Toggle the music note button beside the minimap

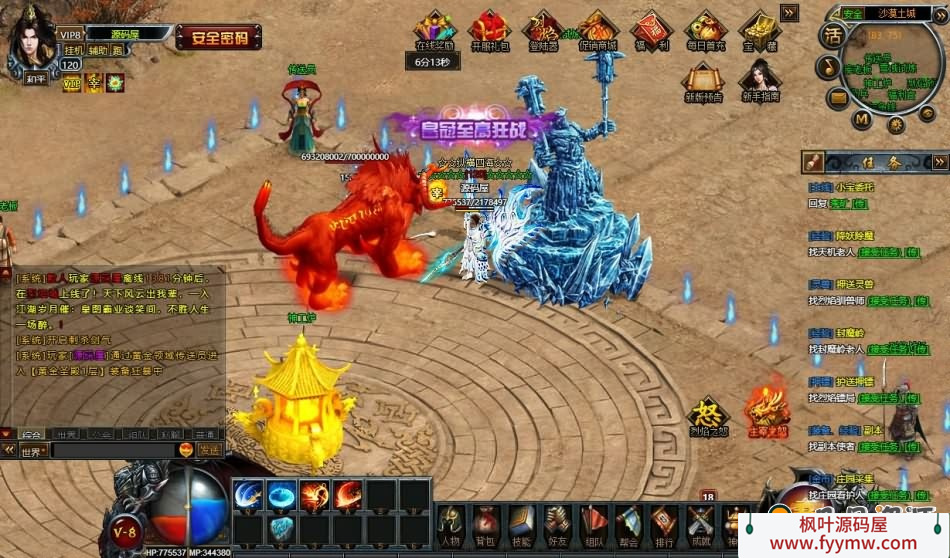tap(828, 67)
